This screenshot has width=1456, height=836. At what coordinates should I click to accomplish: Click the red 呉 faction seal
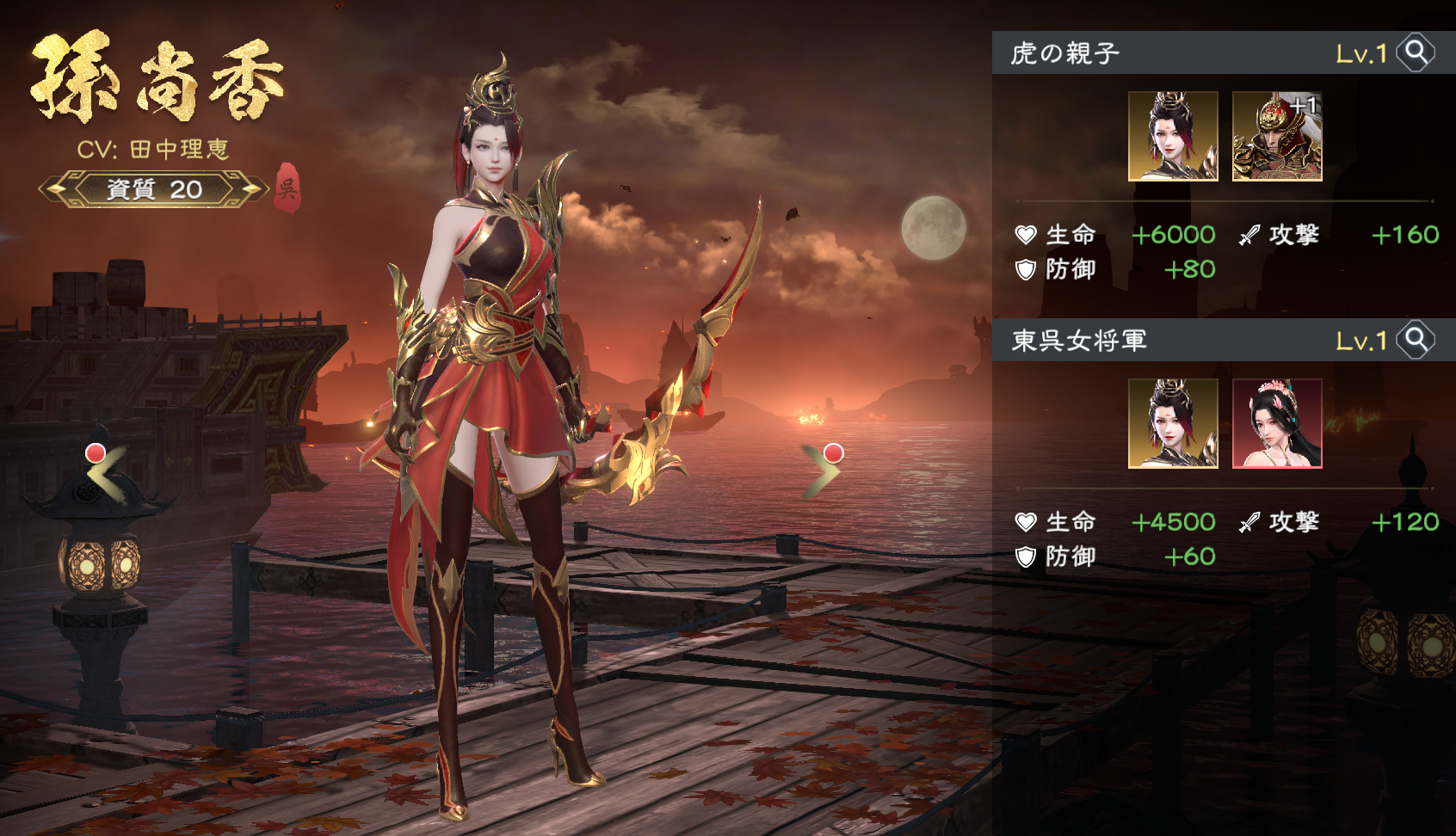287,187
